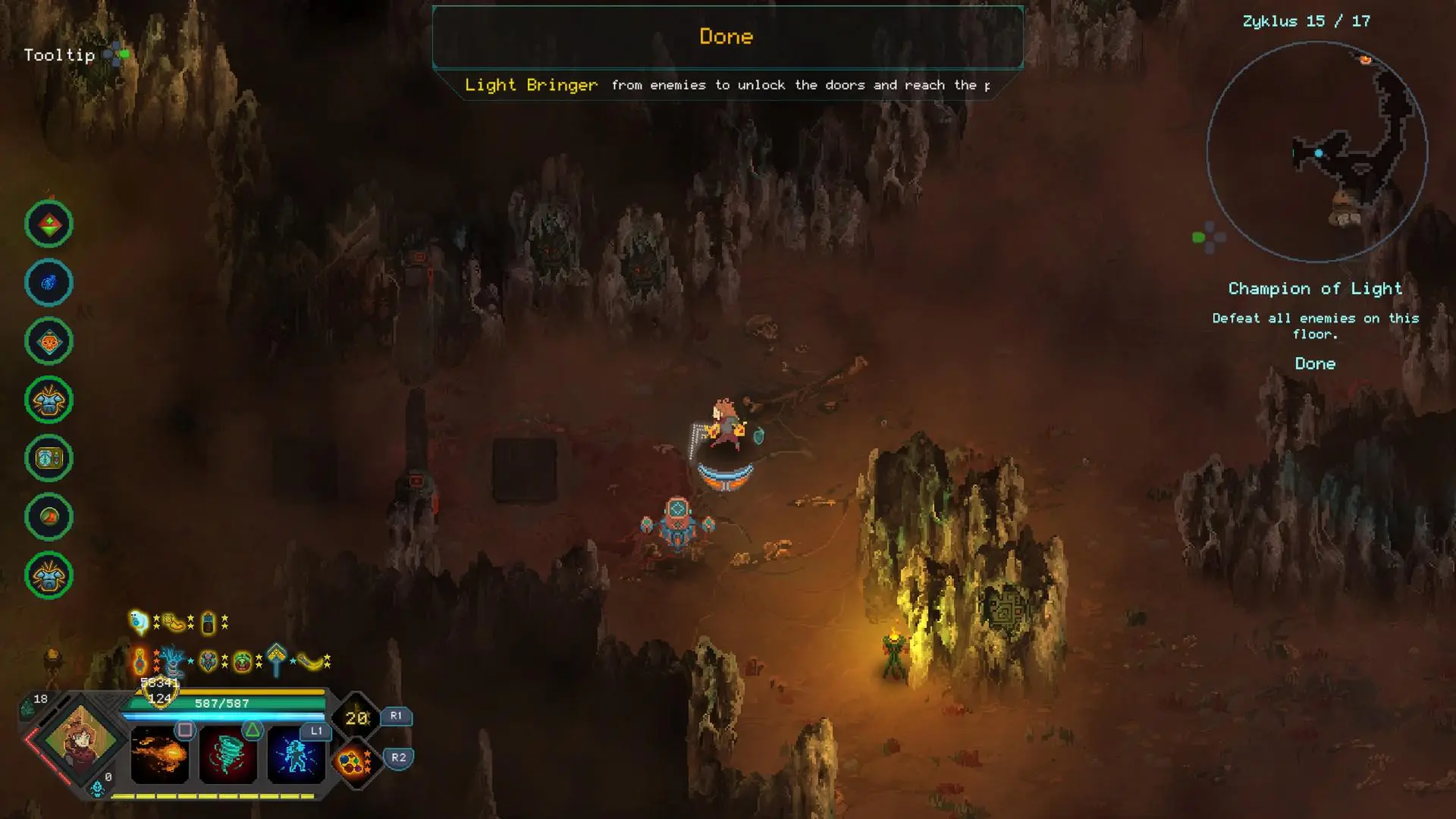Click the red-green diamond buff icon

[x=49, y=224]
